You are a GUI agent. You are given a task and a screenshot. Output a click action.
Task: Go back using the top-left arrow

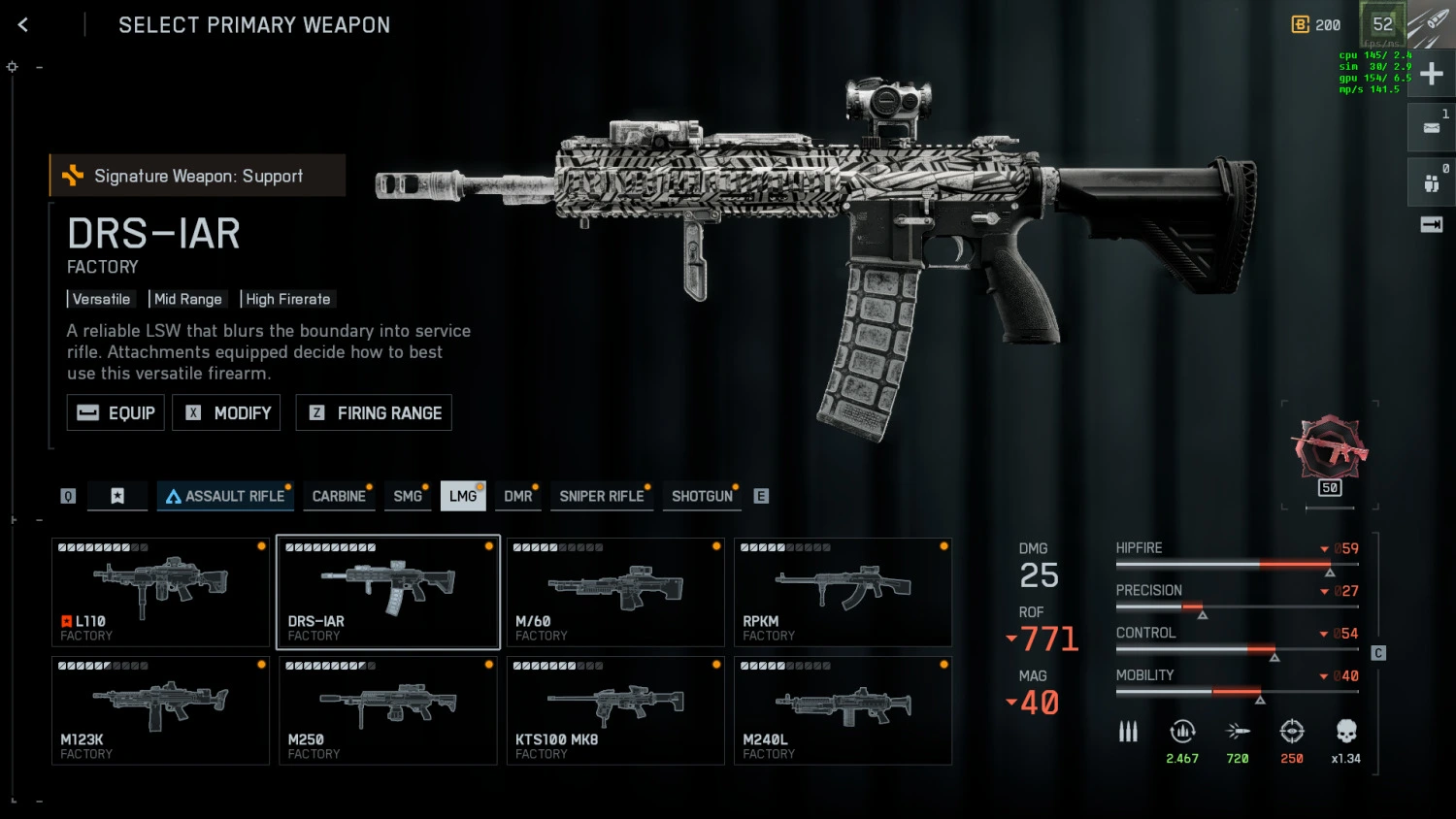coord(23,25)
